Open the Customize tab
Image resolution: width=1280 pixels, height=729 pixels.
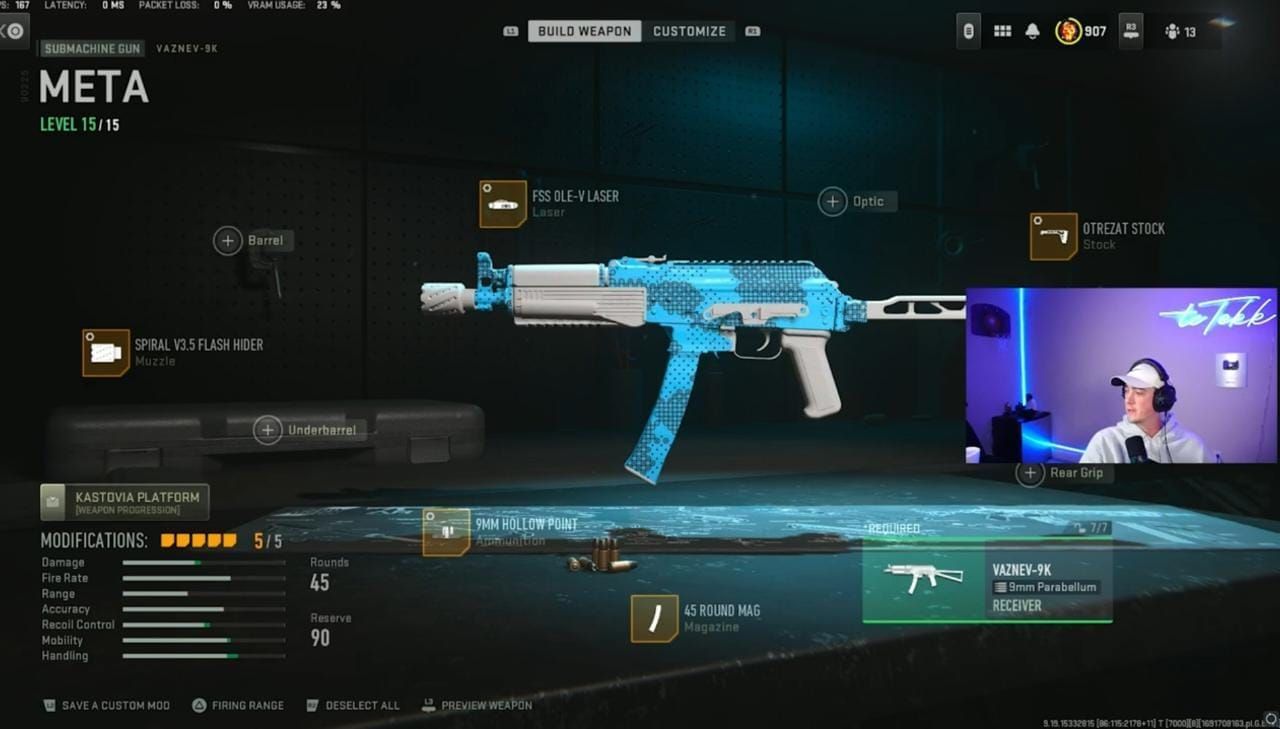click(x=689, y=31)
